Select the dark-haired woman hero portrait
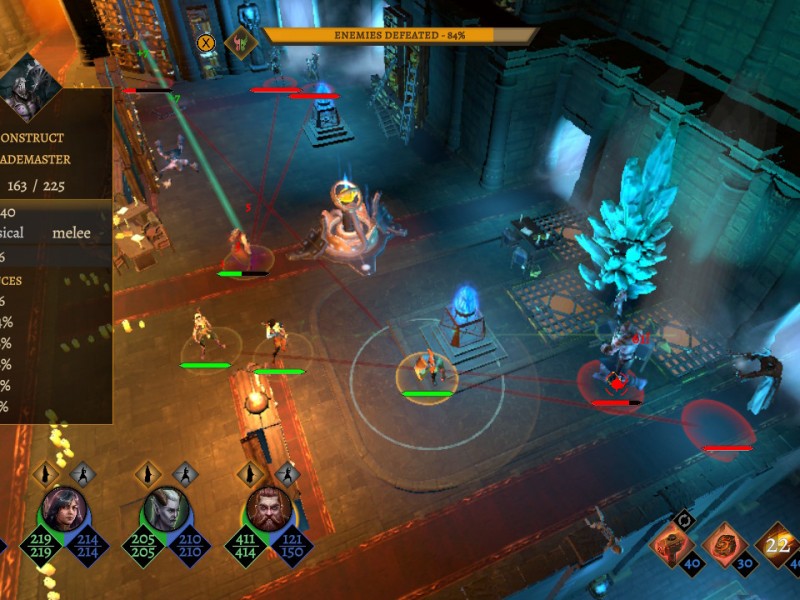 click(x=63, y=510)
